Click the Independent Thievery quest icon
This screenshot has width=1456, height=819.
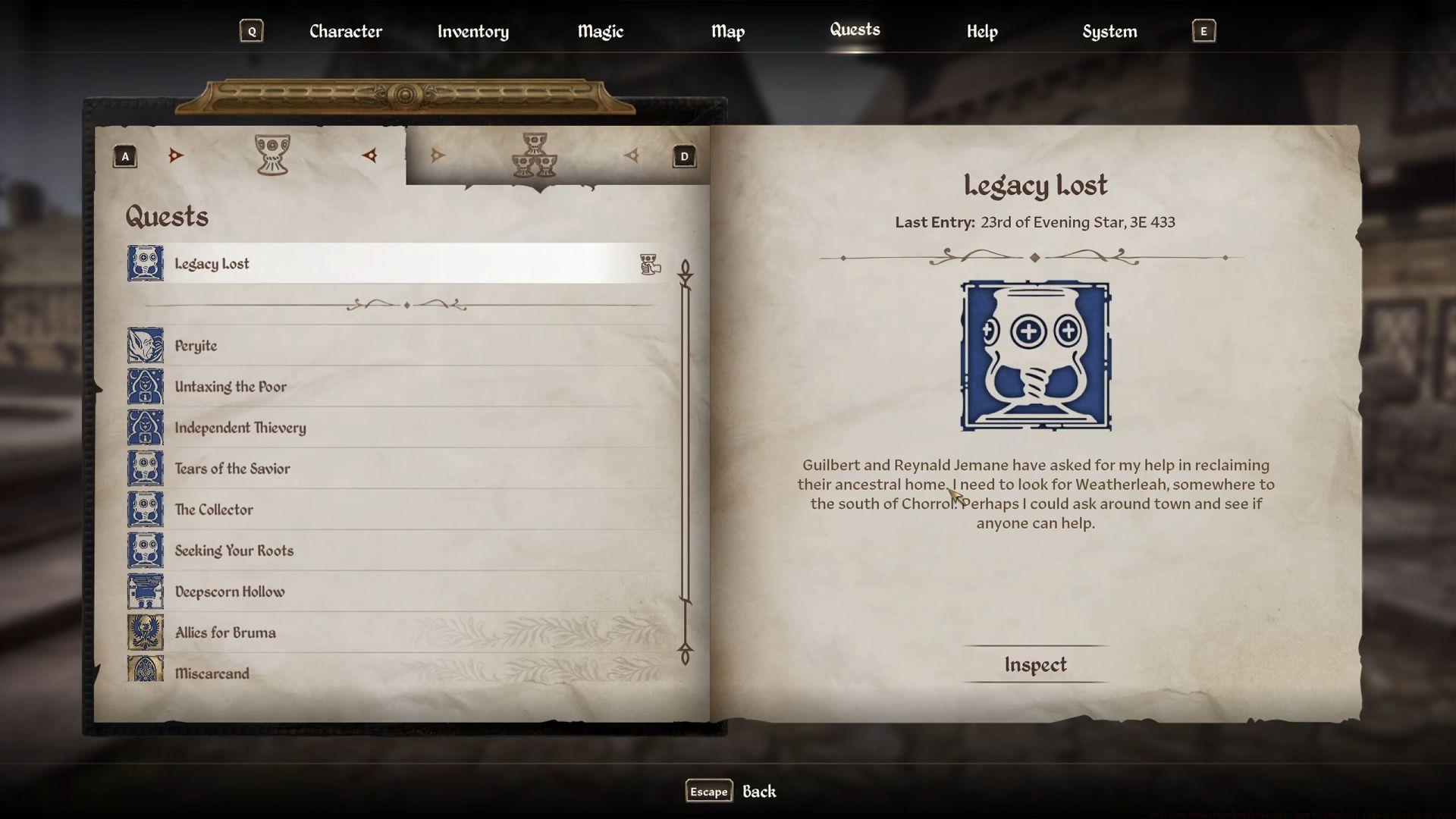[x=145, y=427]
